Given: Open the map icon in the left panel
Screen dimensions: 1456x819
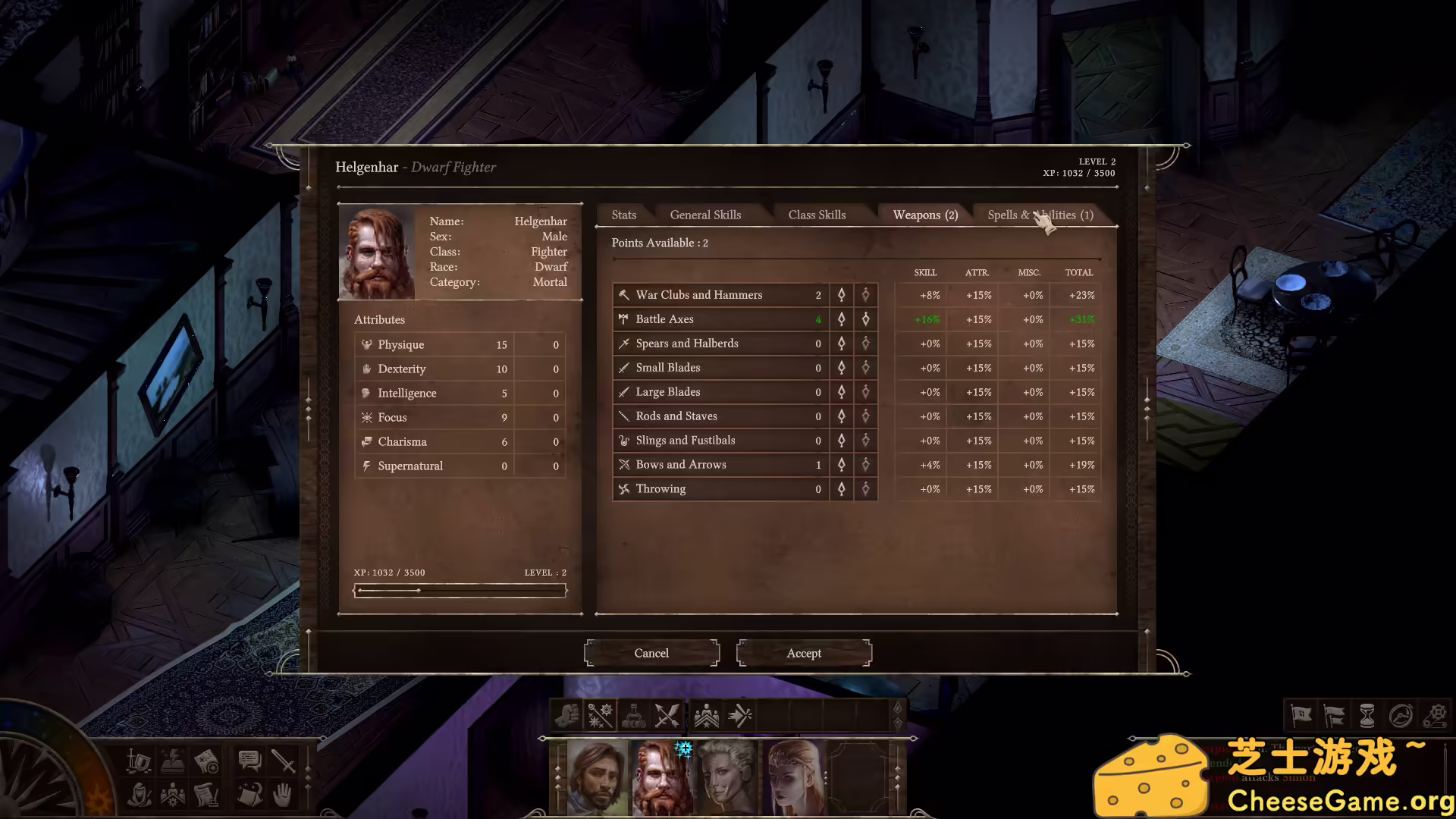Looking at the screenshot, I should tap(206, 761).
